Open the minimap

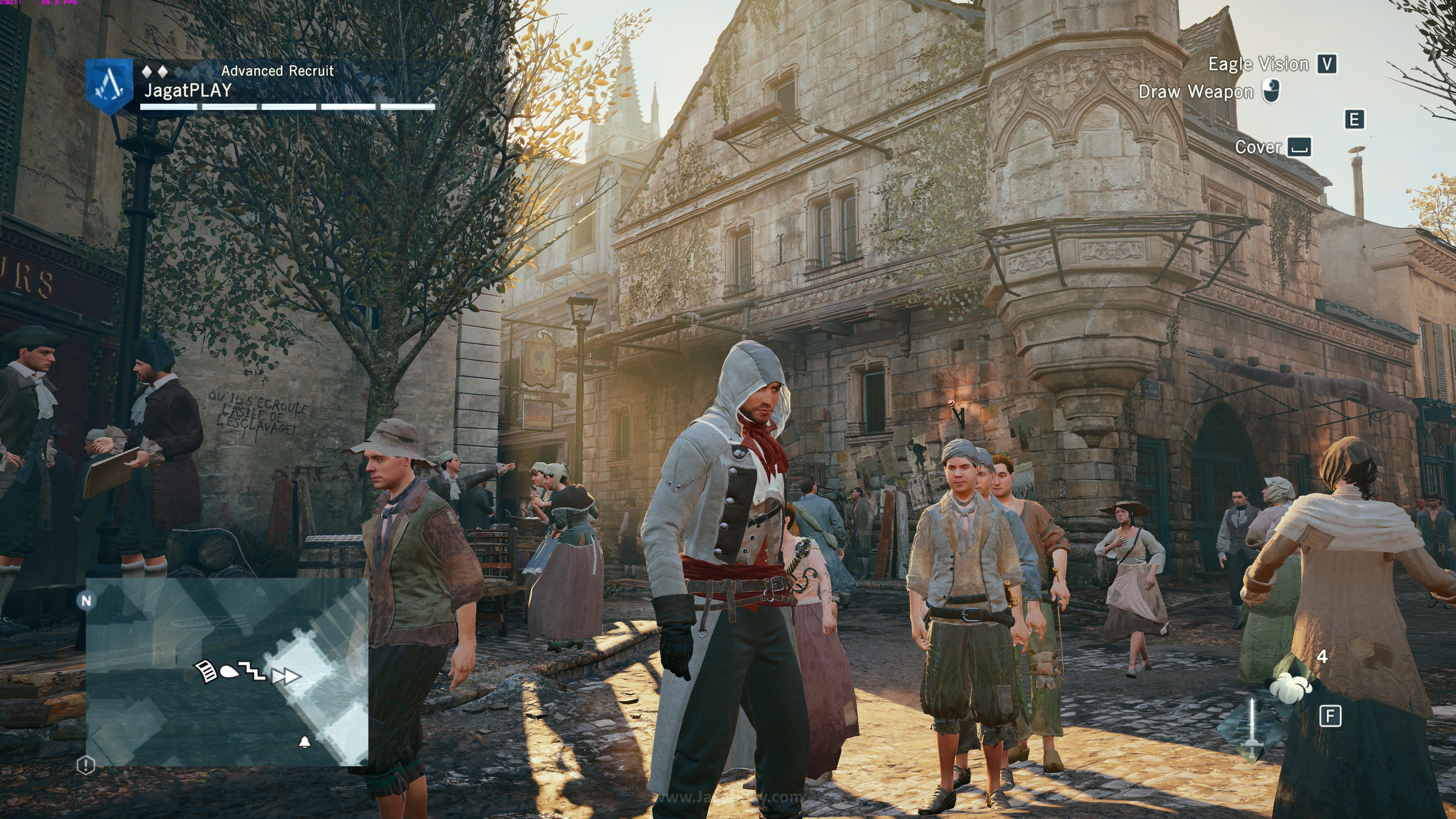point(227,671)
